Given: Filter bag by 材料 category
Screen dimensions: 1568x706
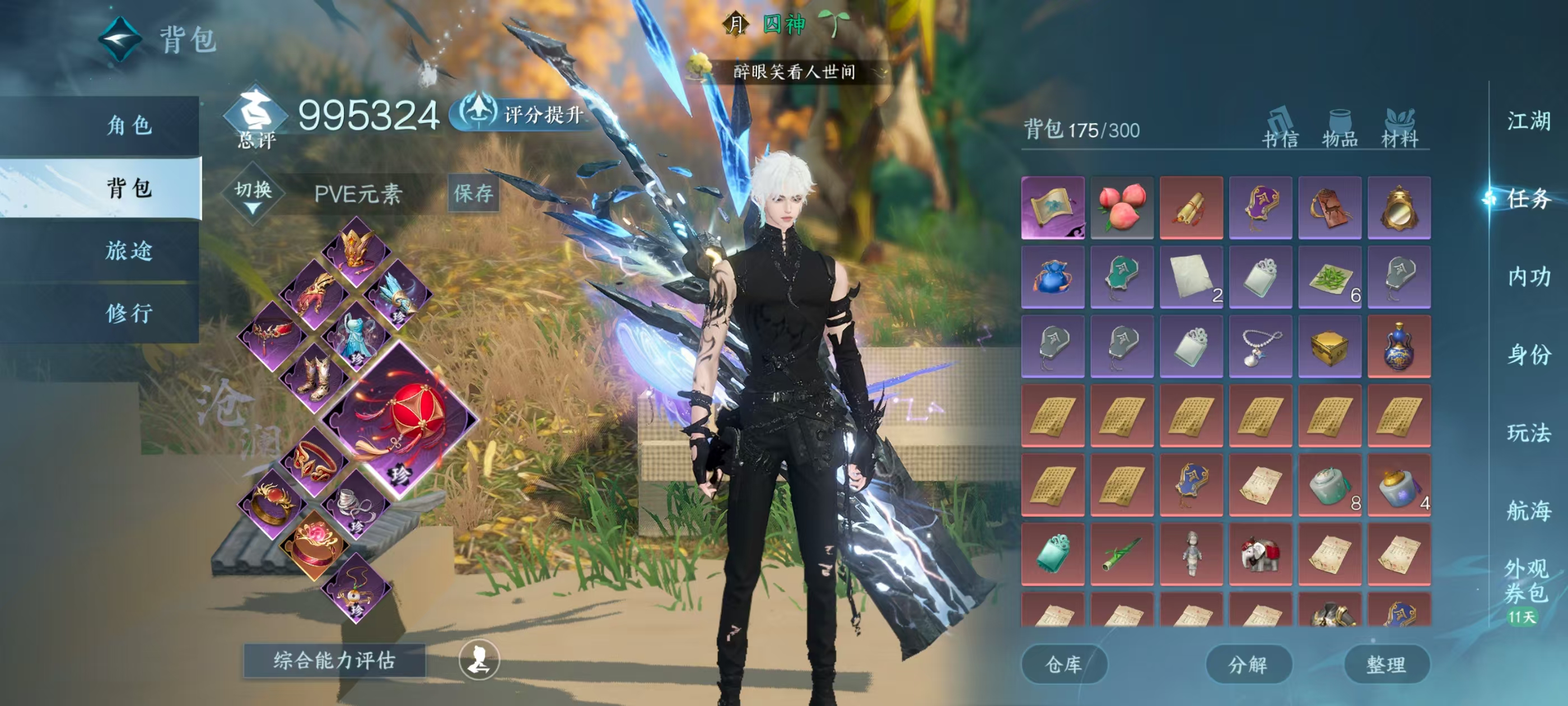Looking at the screenshot, I should click(1399, 129).
